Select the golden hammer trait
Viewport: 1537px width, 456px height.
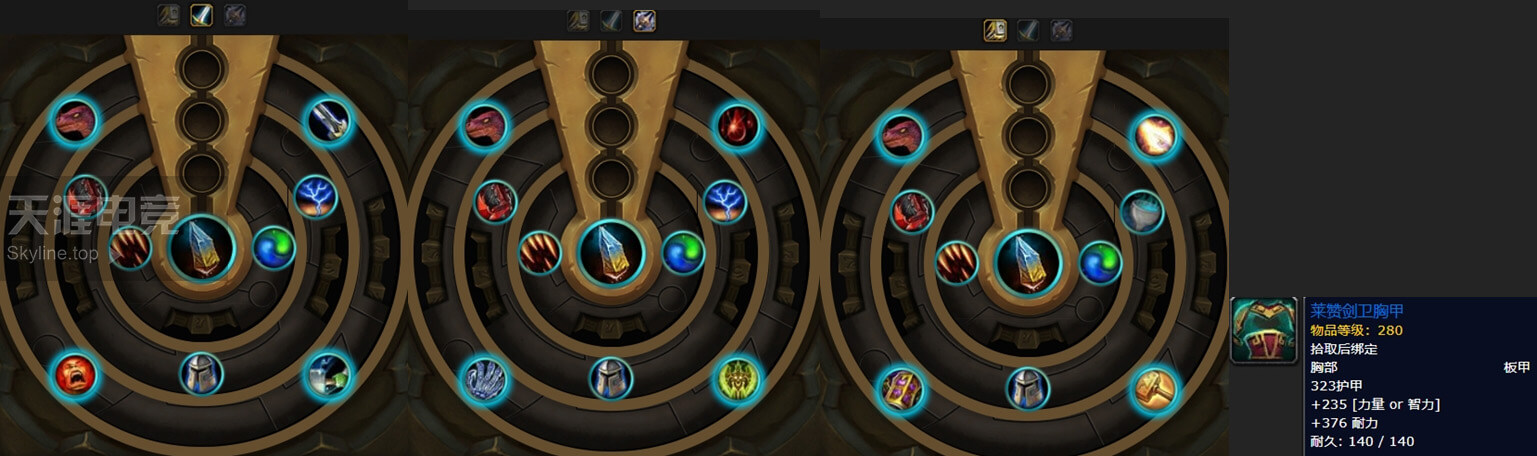[x=1155, y=389]
